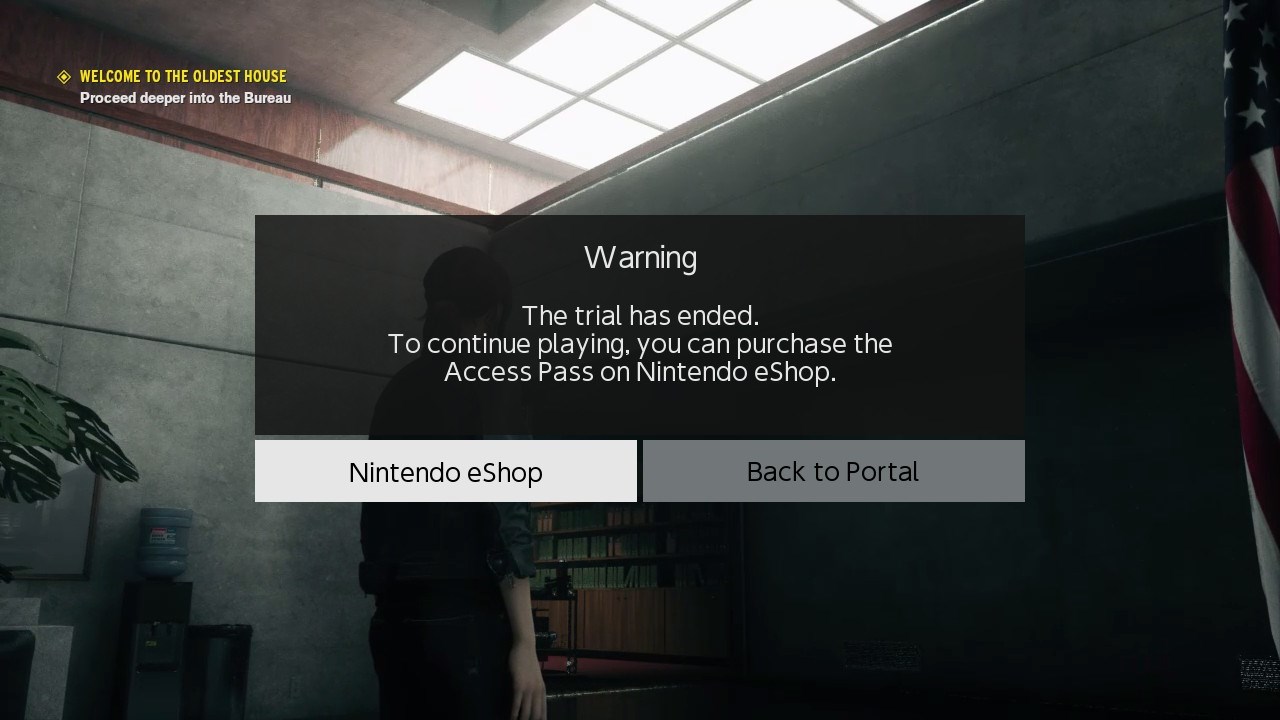The height and width of the screenshot is (720, 1280).
Task: Select the highlighted Nintendo eShop option
Action: pos(446,471)
